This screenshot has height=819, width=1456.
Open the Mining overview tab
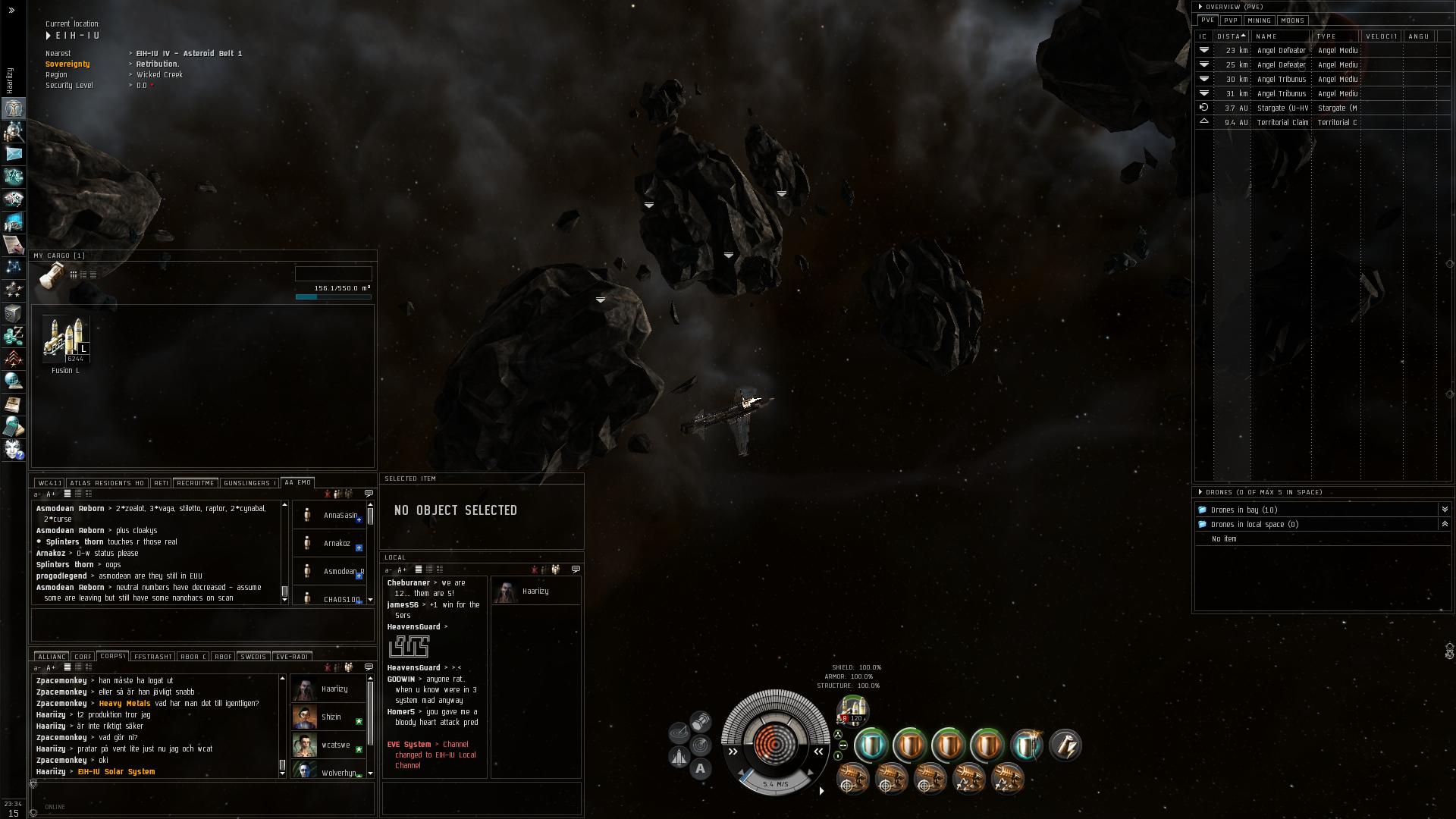pos(1259,20)
